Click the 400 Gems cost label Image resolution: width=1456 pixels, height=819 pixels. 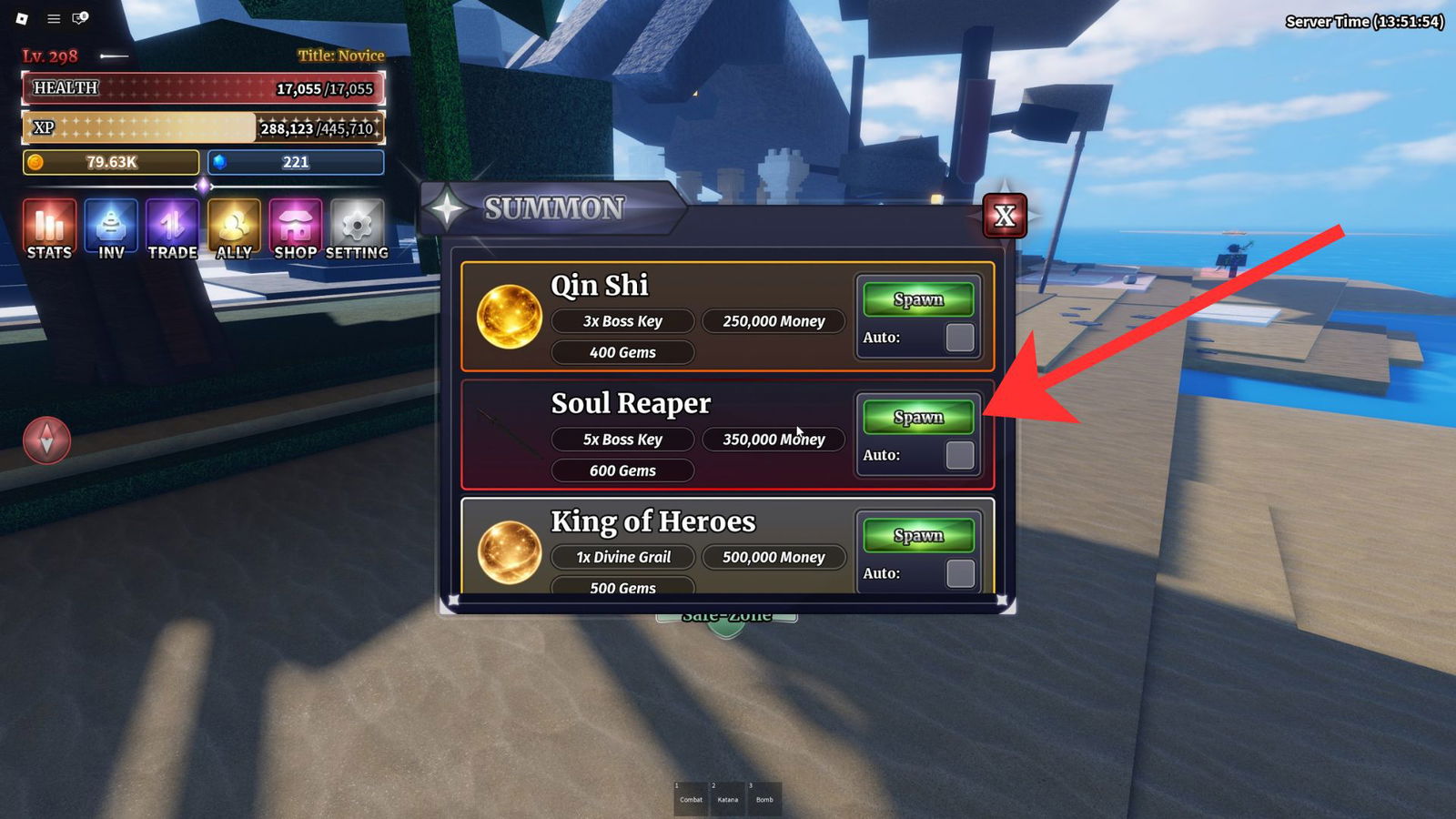tap(622, 352)
